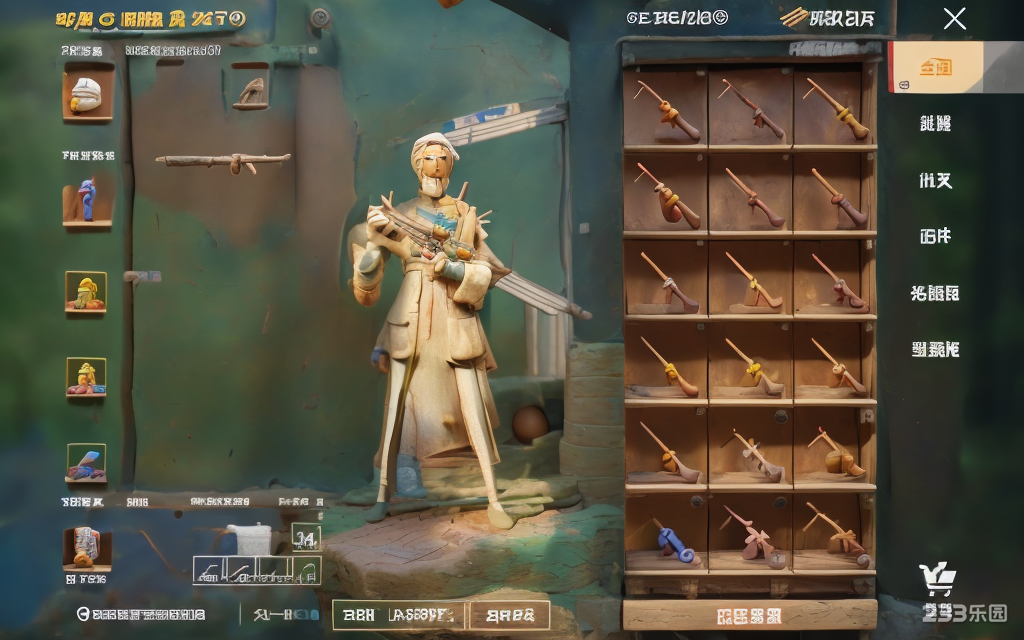This screenshot has height=640, width=1024.
Task: Select the long rifle weapon slot
Action: pyautogui.click(x=223, y=161)
